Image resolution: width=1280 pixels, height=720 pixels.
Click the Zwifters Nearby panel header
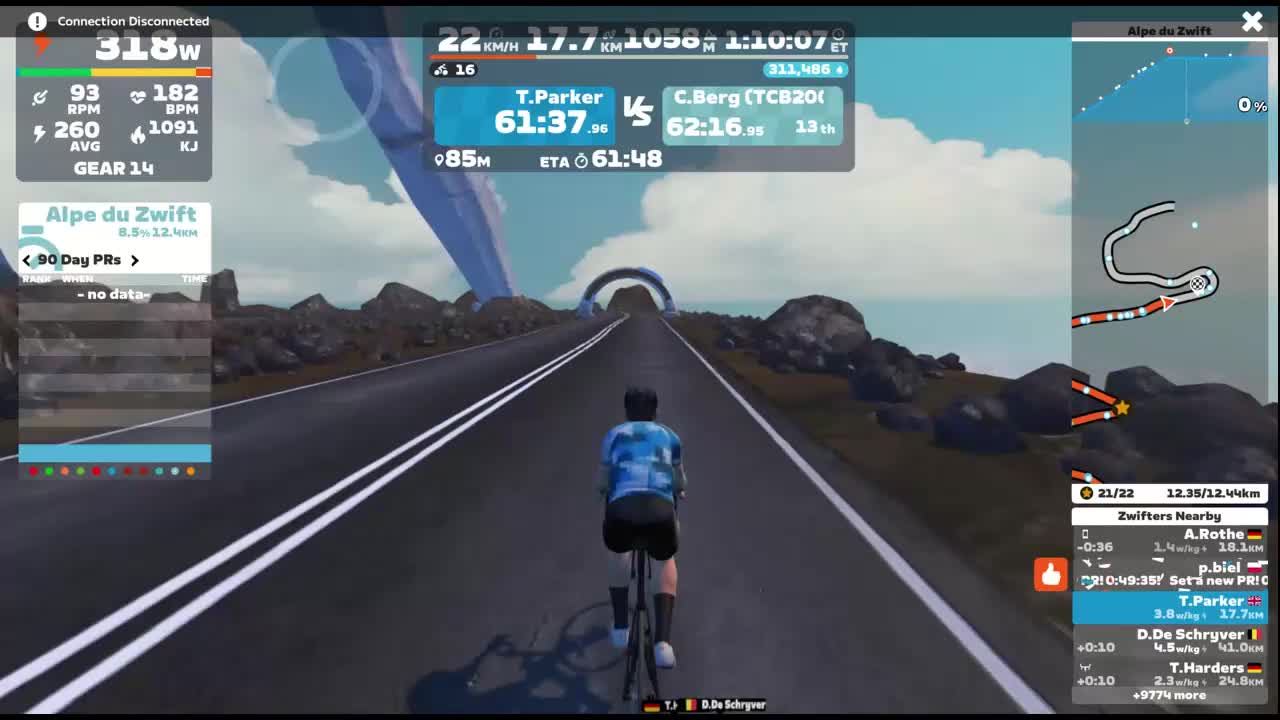click(1170, 516)
